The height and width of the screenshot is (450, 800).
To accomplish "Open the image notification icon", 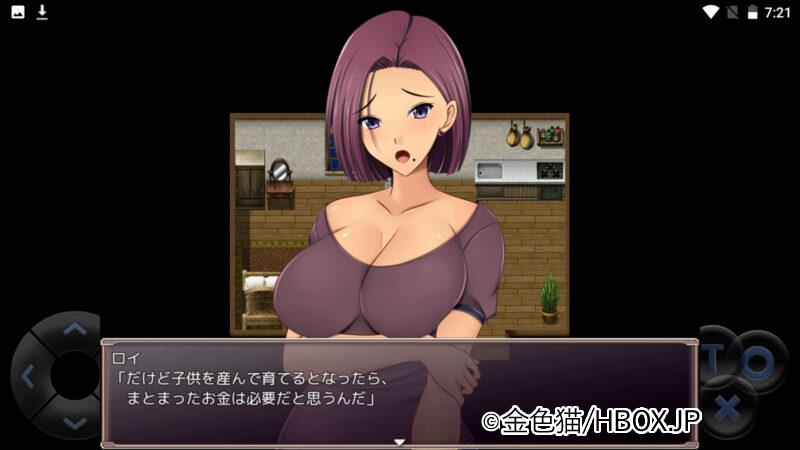I will tap(18, 12).
